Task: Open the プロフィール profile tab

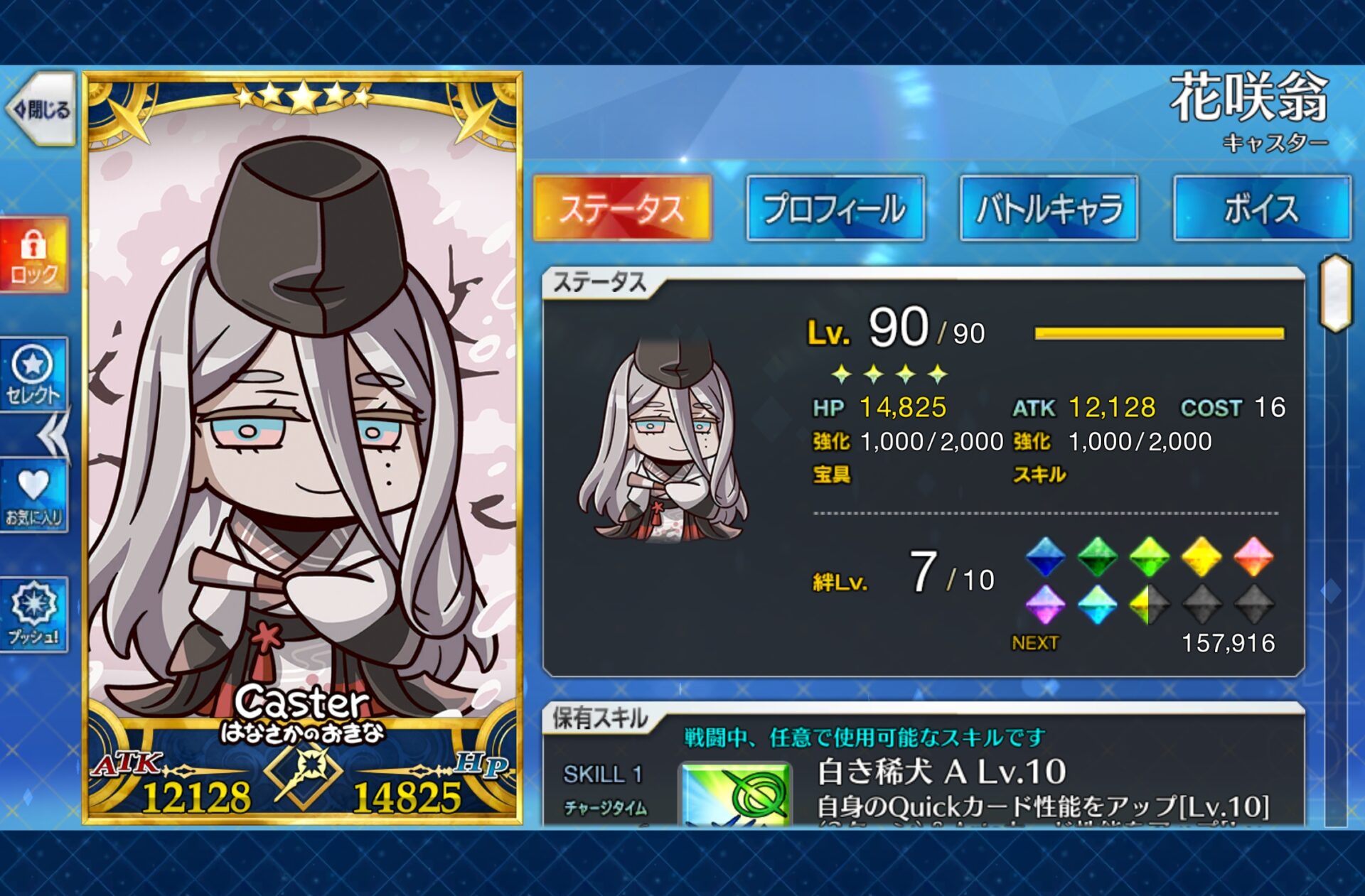Action: tap(835, 208)
